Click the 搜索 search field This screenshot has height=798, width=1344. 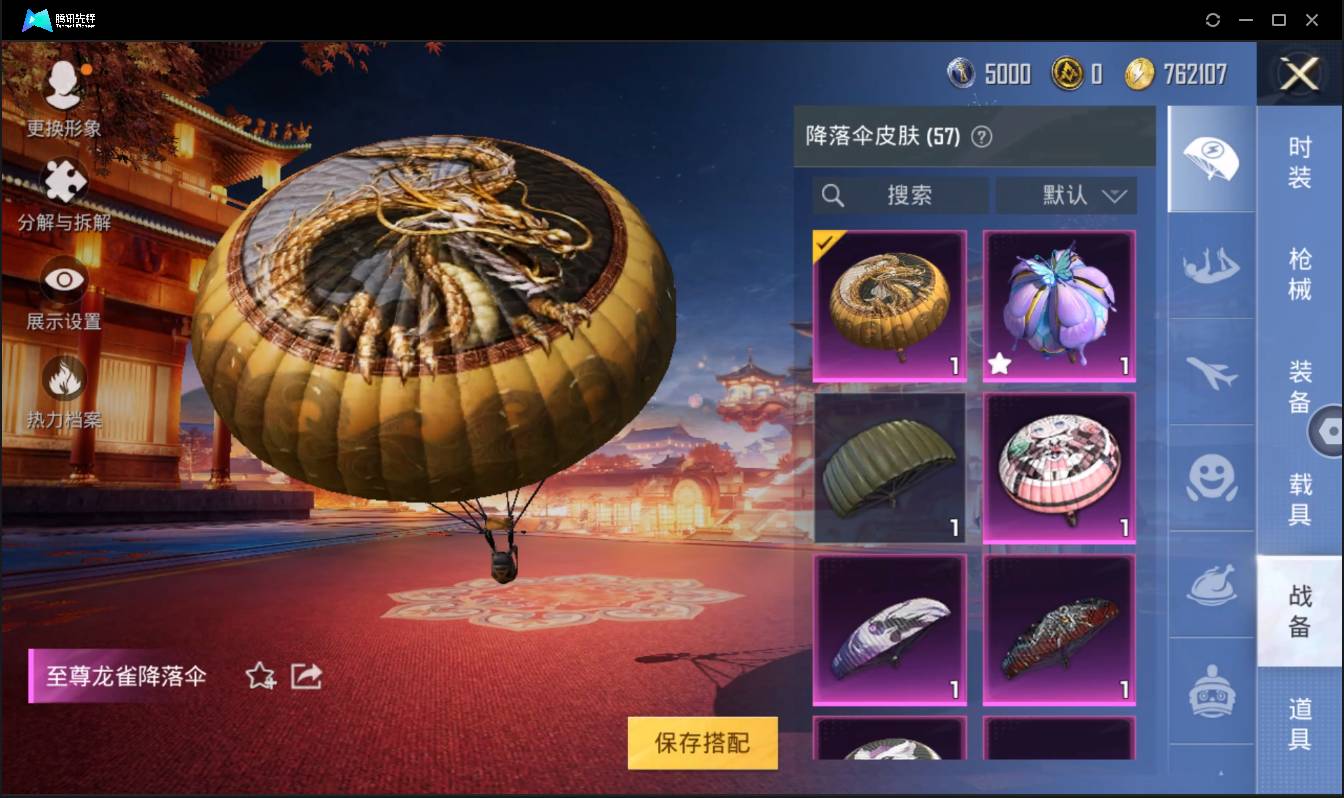pyautogui.click(x=900, y=195)
